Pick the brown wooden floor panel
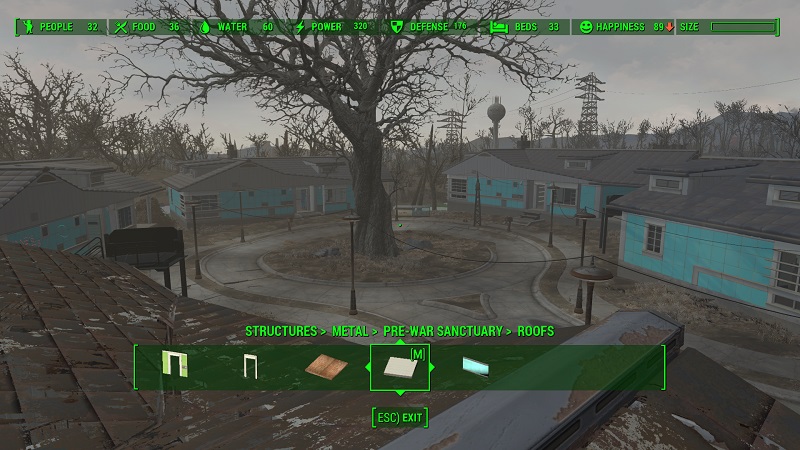This screenshot has height=450, width=800. 327,367
